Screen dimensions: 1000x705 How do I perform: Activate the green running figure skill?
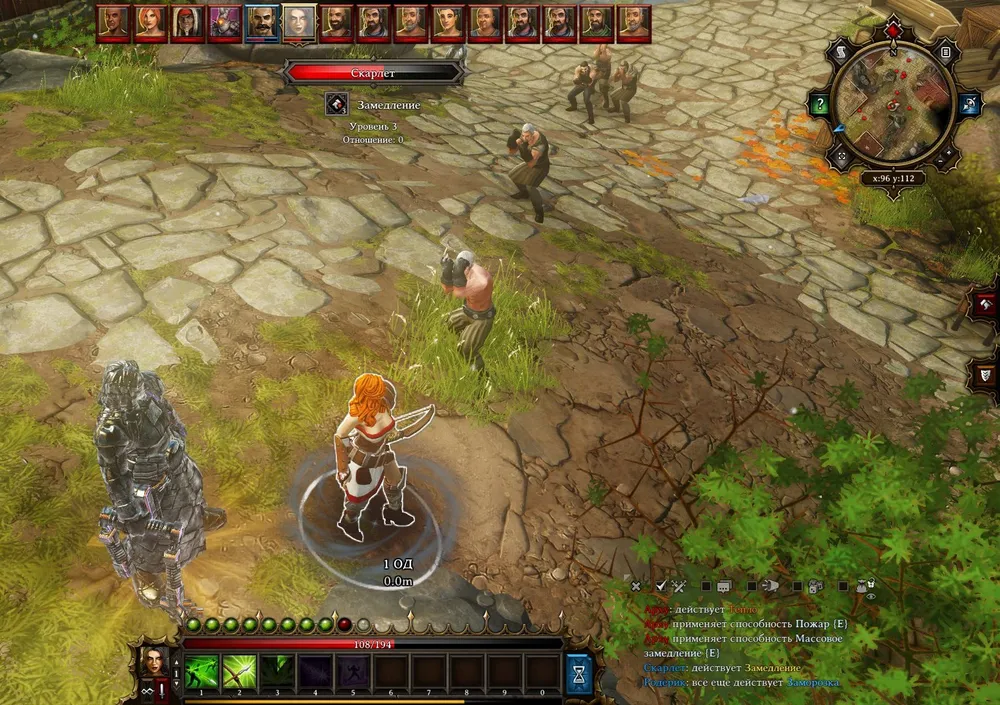(202, 671)
